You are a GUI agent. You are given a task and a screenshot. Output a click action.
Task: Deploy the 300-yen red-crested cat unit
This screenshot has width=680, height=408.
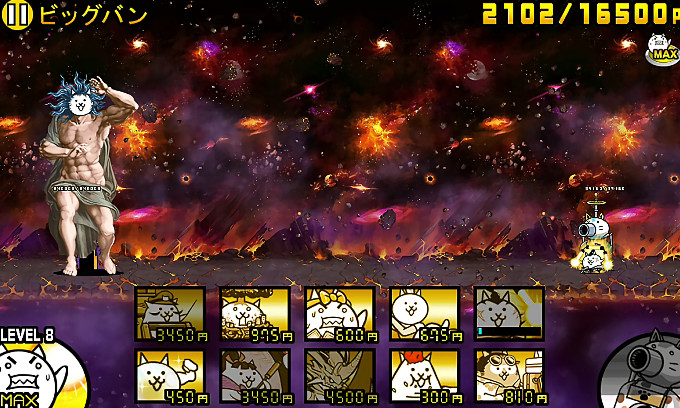[x=425, y=375]
